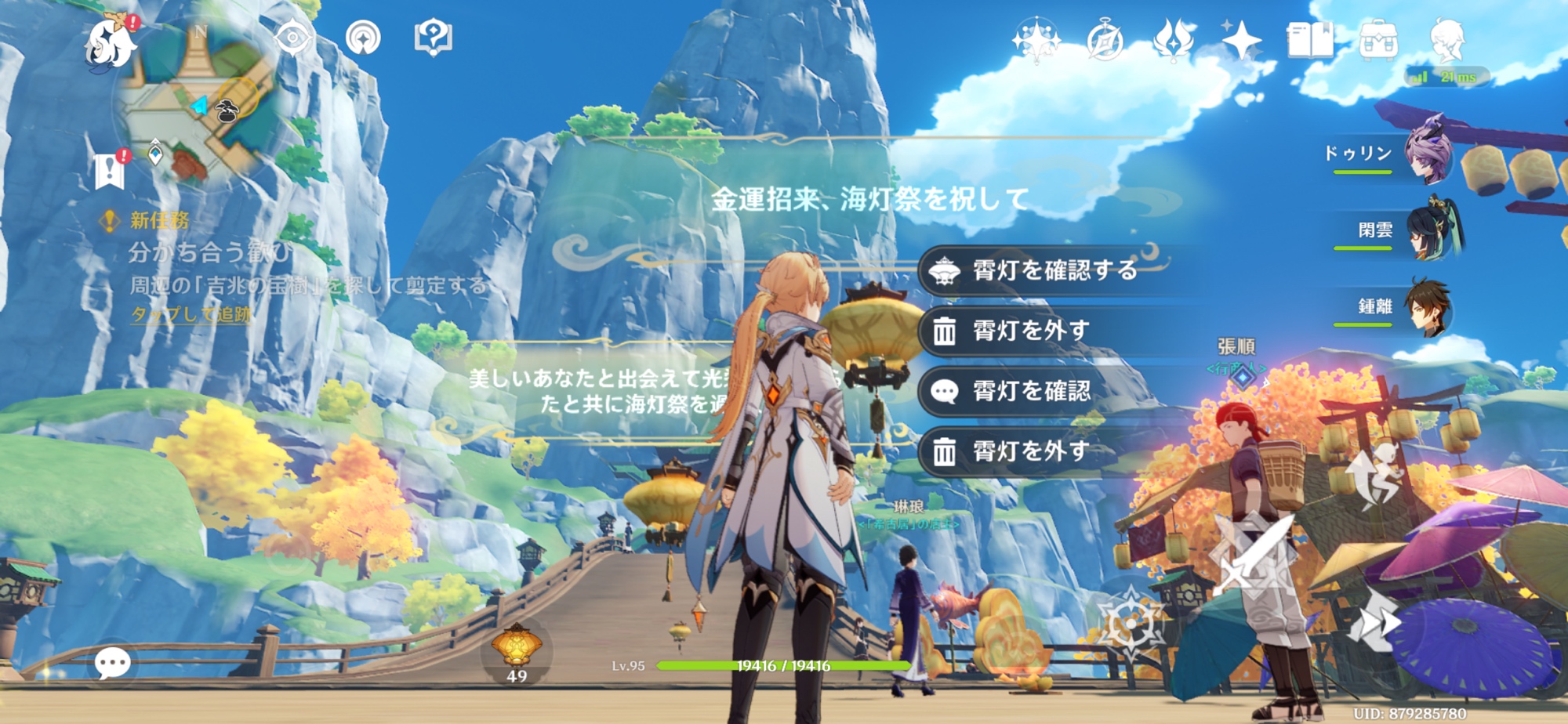The image size is (1568, 724).
Task: Open the handbook book icon
Action: [1309, 41]
